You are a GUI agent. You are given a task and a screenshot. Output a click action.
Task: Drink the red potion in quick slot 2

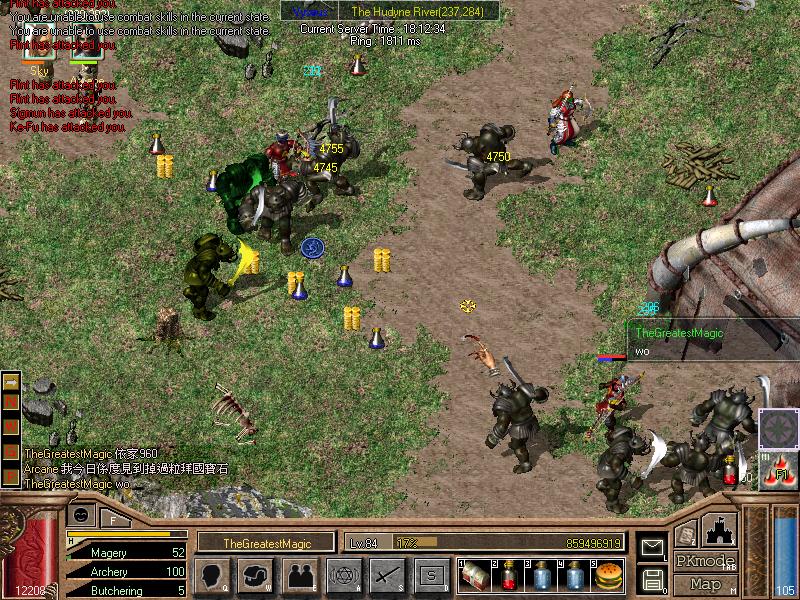[x=507, y=575]
